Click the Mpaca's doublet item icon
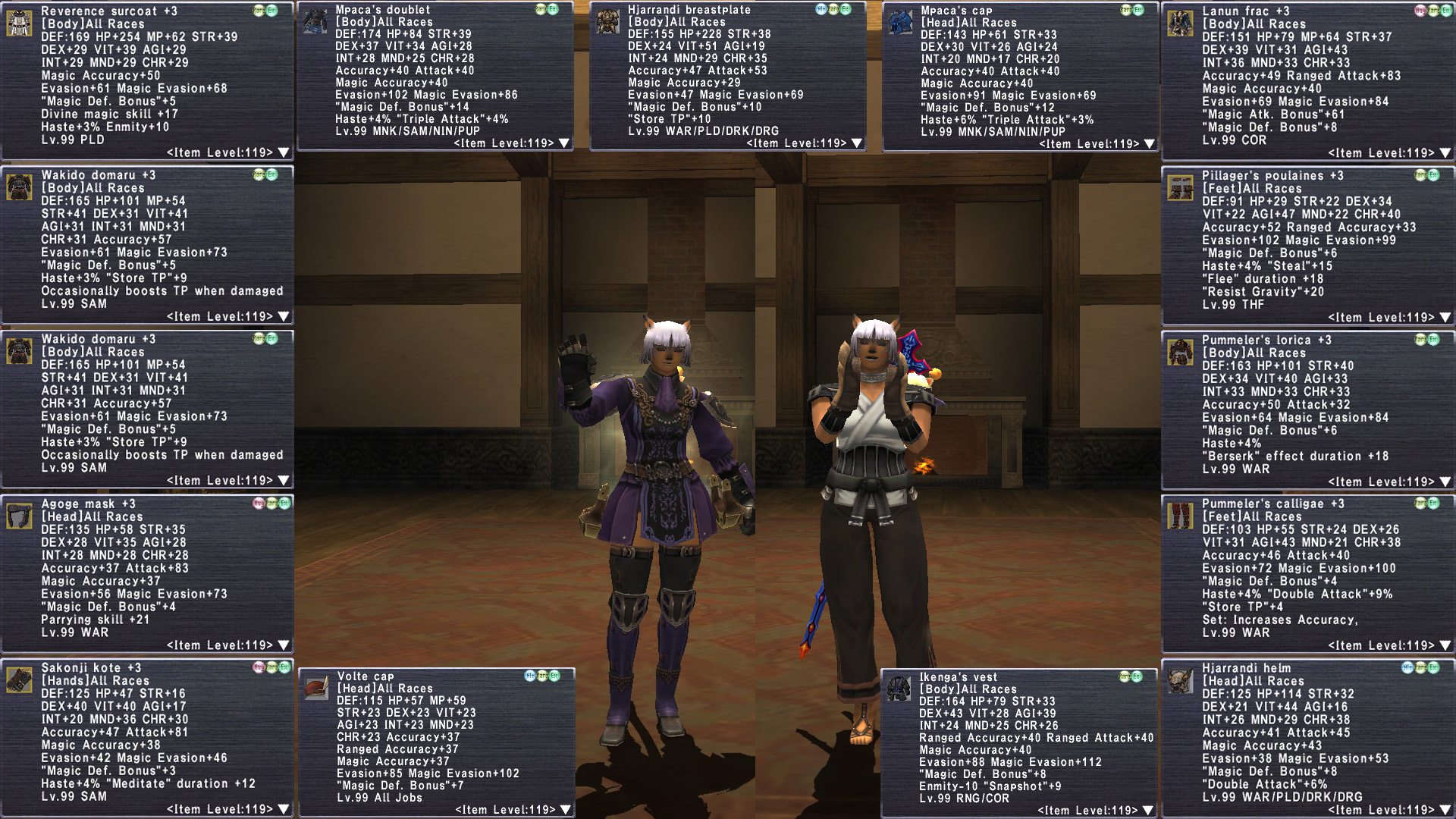1456x819 pixels. click(x=314, y=21)
